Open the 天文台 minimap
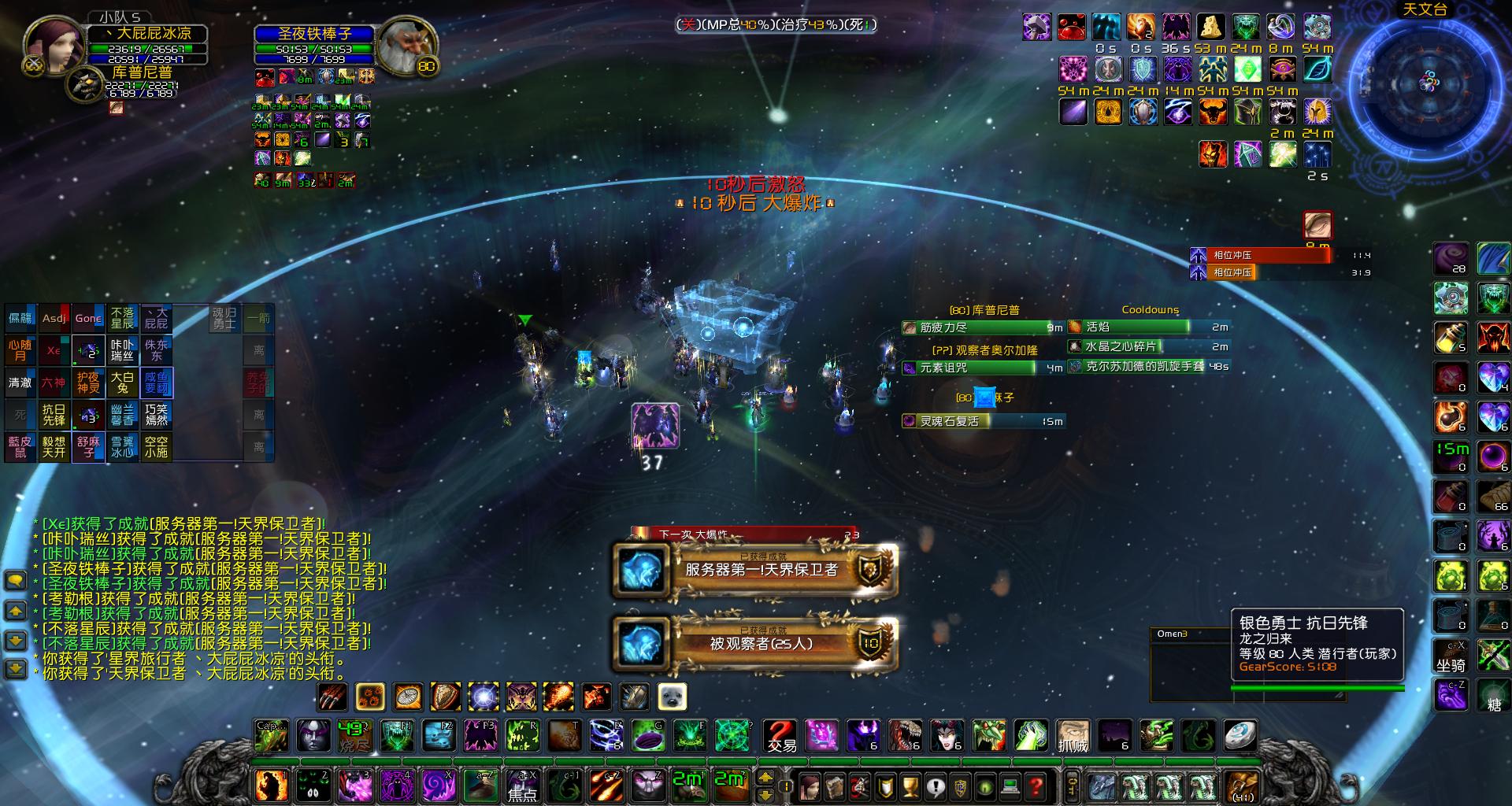This screenshot has height=806, width=1512. click(1429, 81)
